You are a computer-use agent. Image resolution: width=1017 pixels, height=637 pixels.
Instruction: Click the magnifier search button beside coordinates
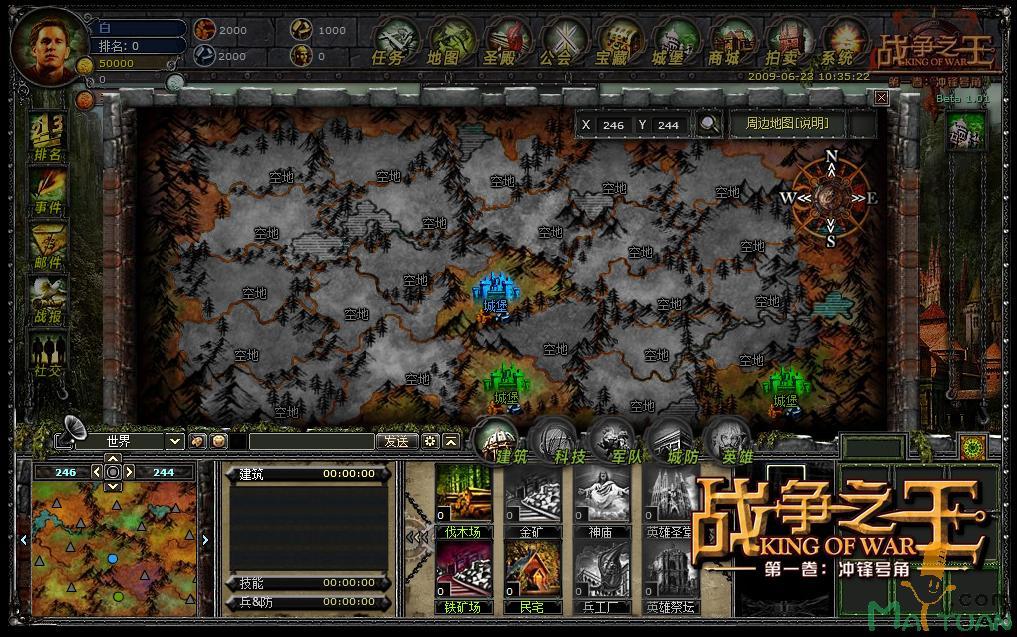(709, 124)
